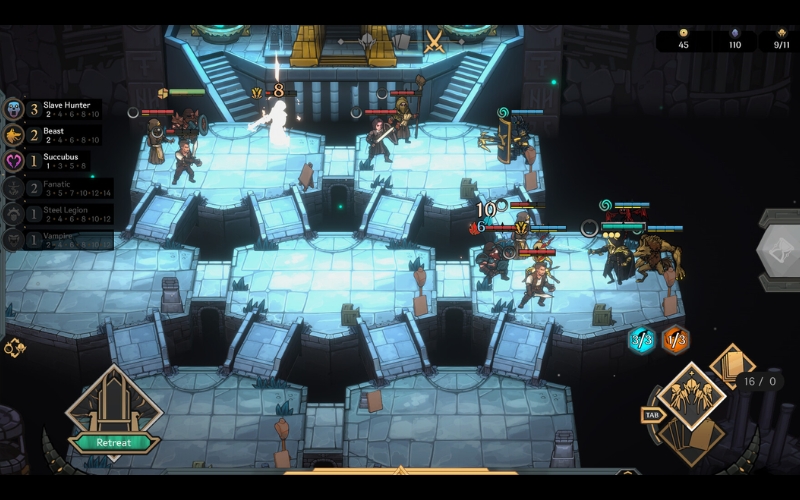Open the grey hexagon side panel tab
The height and width of the screenshot is (500, 800).
778,250
